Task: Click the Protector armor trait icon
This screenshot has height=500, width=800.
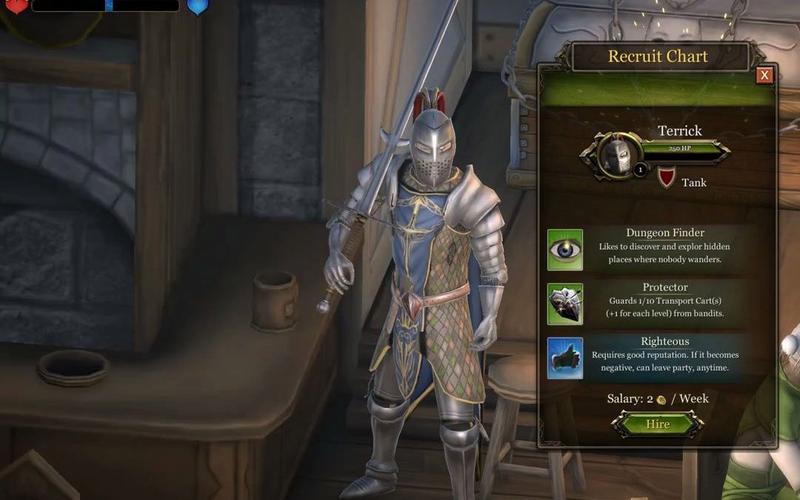Action: coord(565,304)
